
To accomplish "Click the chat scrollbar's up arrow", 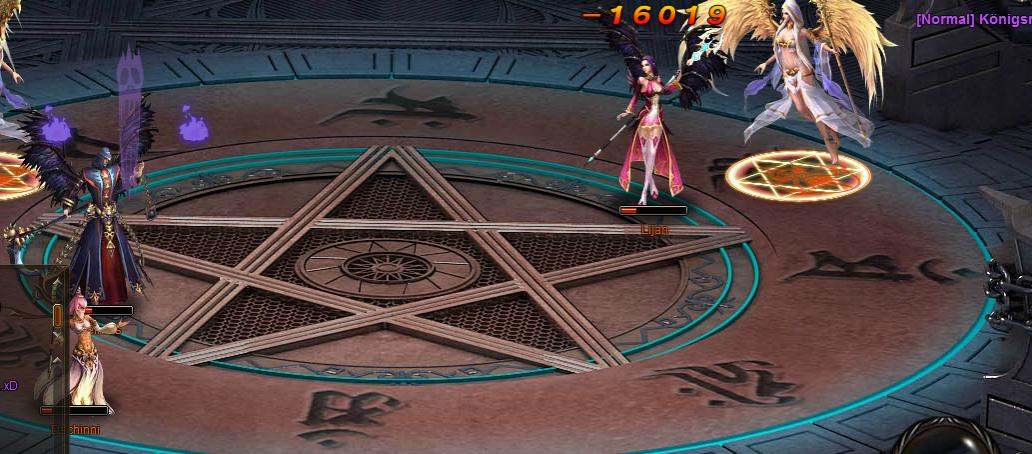I will point(58,283).
